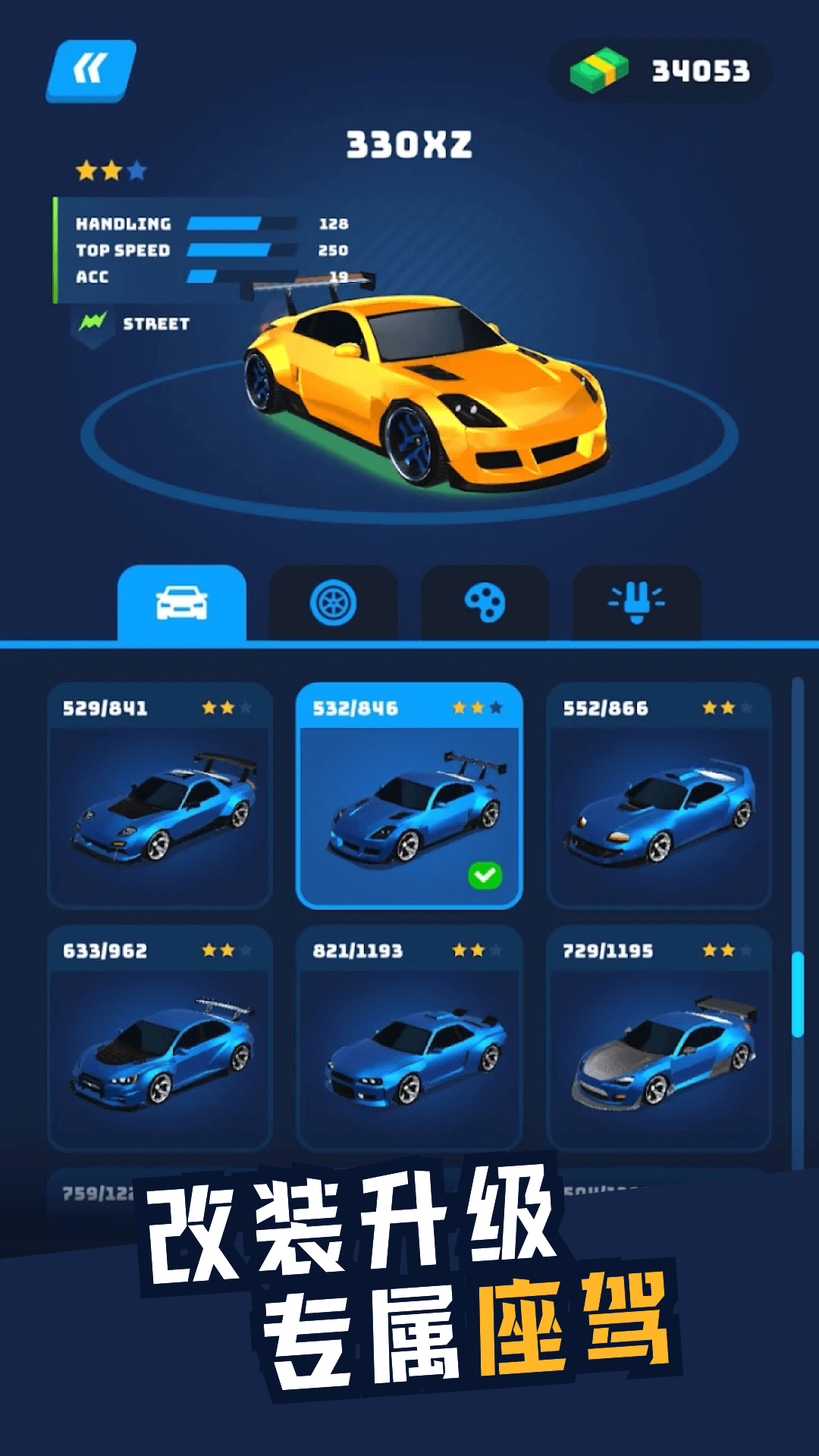
Task: Switch to the underglow lights tab
Action: (x=636, y=604)
